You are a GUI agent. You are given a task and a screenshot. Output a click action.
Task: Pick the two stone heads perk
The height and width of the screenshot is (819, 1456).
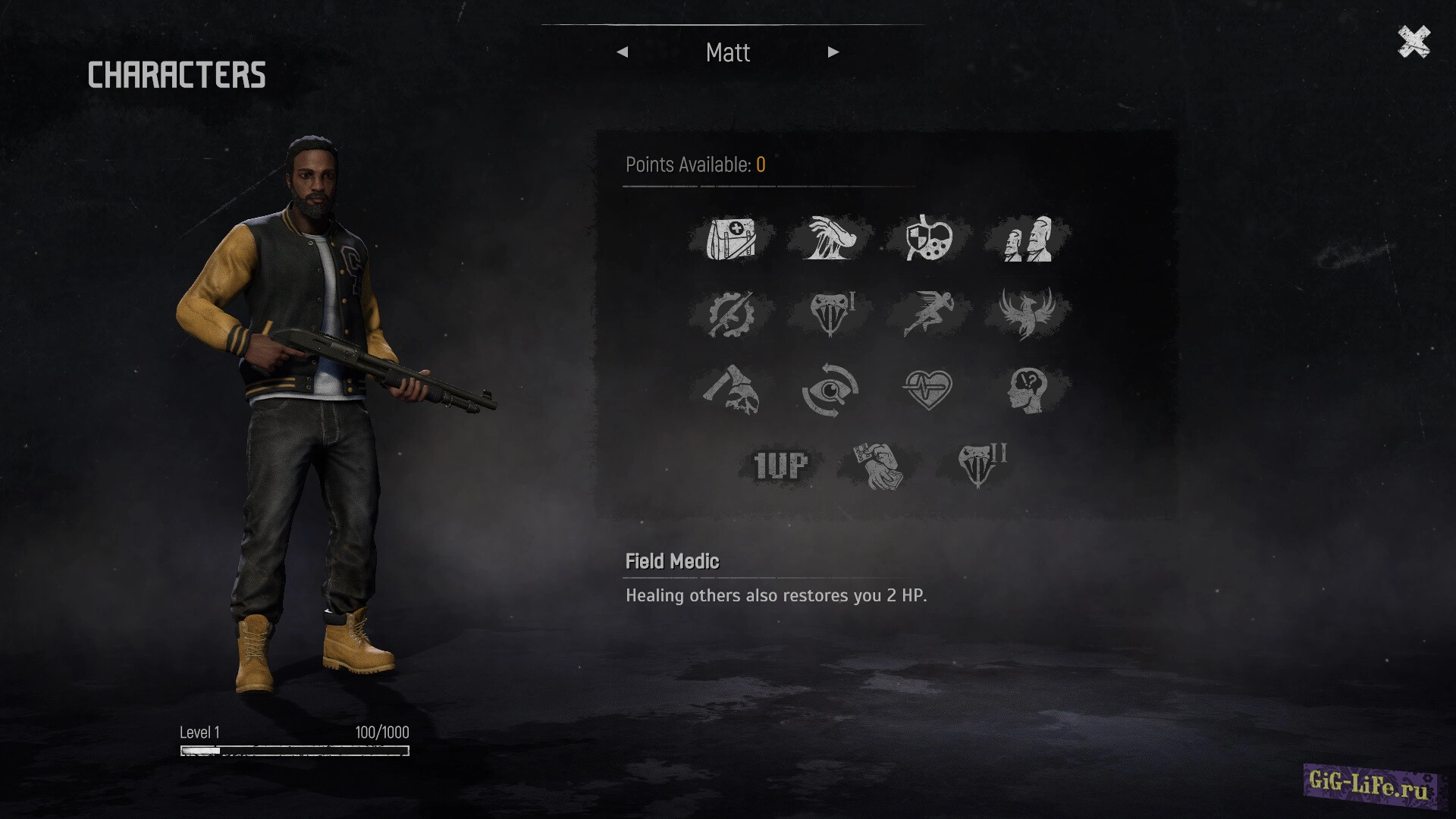1028,239
